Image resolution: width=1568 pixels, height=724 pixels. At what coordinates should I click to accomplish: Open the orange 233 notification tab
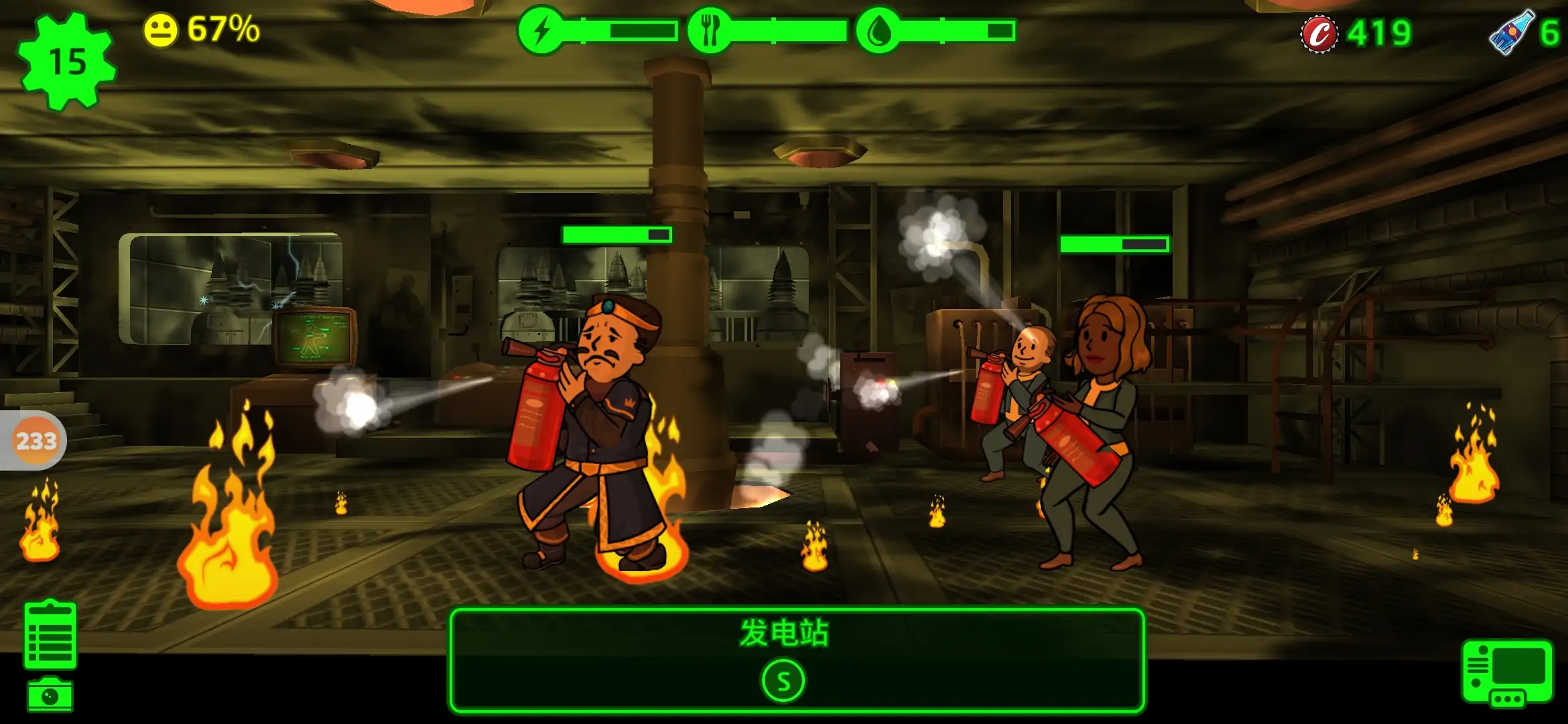[x=35, y=440]
